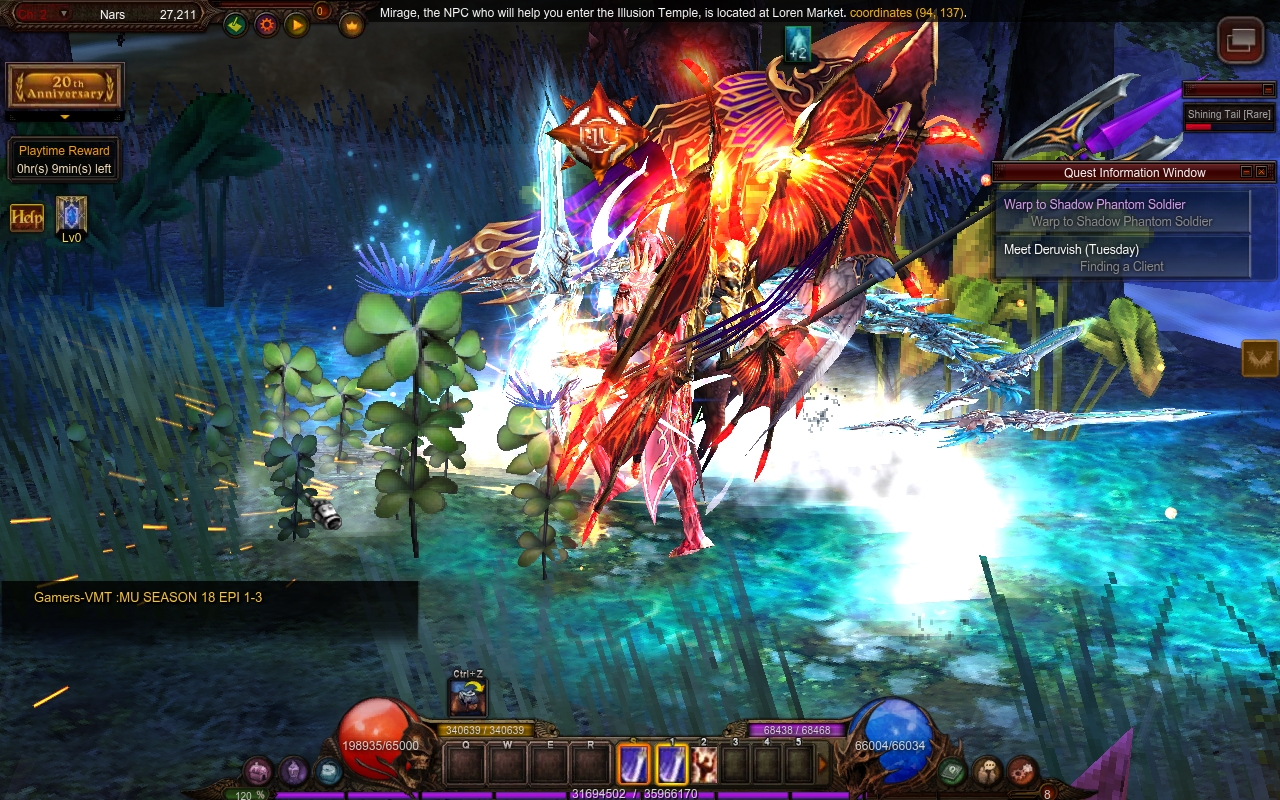Screen dimensions: 1280x800
Task: Click the overlapping windows button at top right
Action: pos(1240,40)
